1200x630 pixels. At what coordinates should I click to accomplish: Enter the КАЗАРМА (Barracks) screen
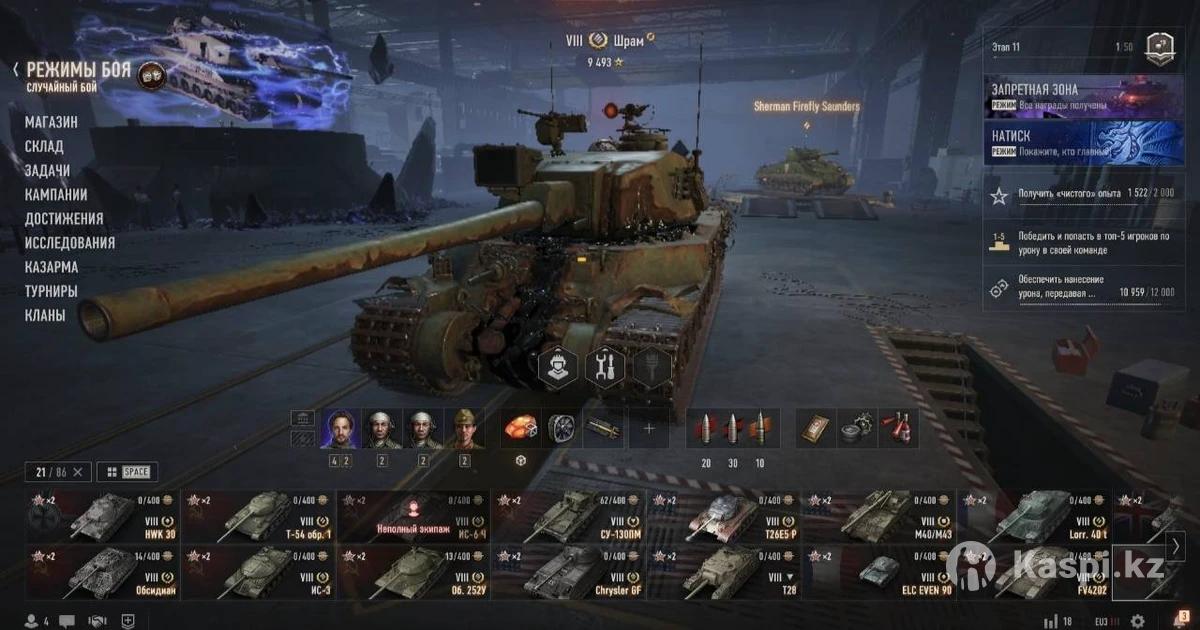(x=51, y=267)
